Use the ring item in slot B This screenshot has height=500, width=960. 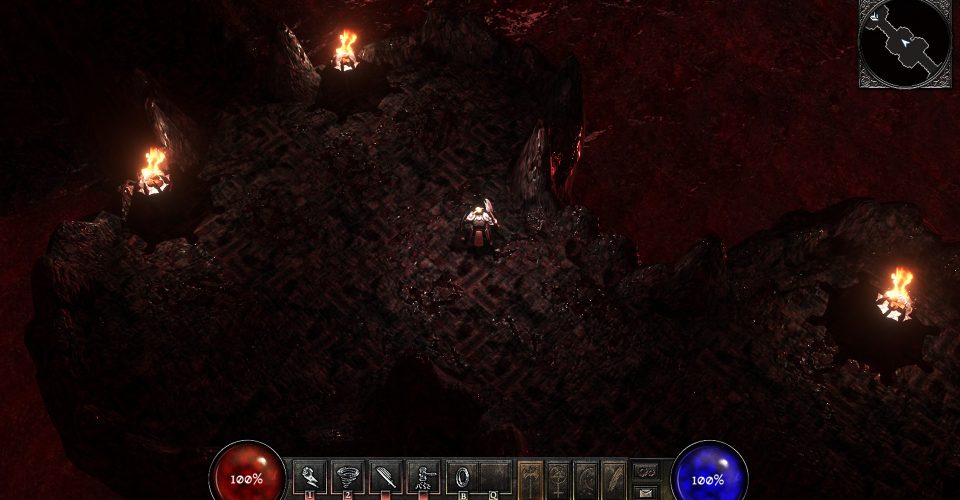tap(462, 474)
